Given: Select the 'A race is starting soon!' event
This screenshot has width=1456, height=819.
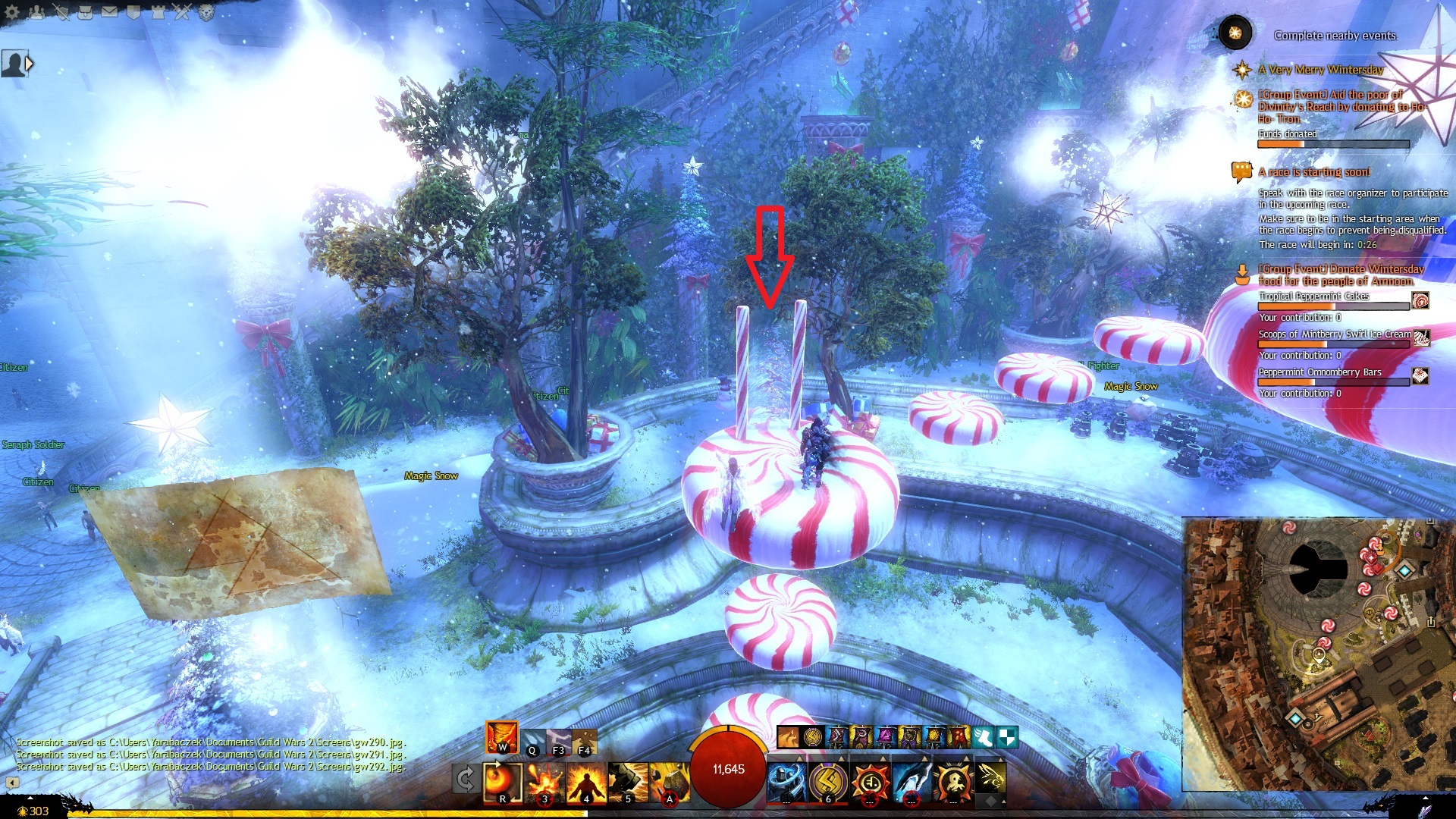Looking at the screenshot, I should (1314, 172).
